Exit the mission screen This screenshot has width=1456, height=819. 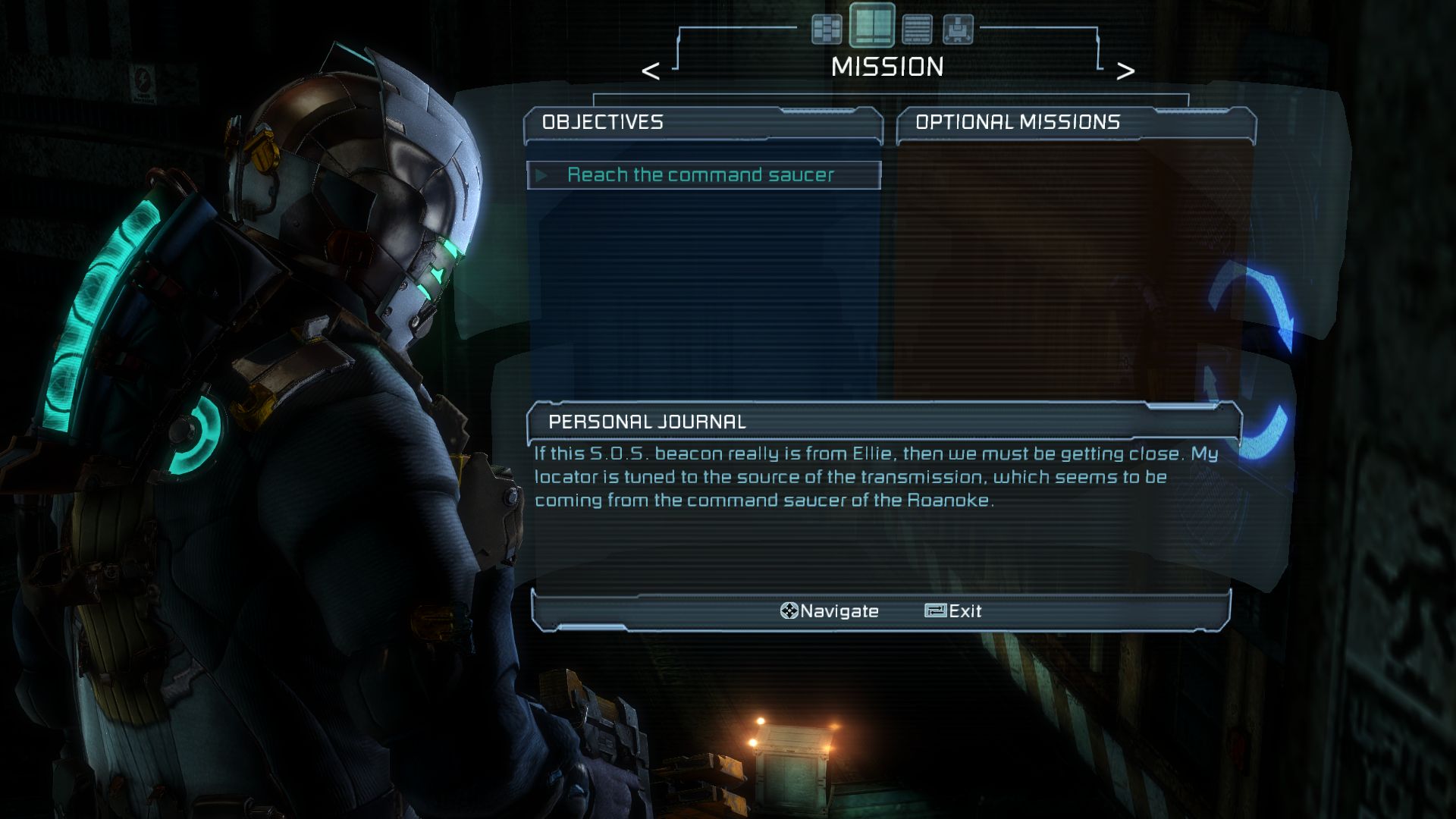tap(953, 611)
